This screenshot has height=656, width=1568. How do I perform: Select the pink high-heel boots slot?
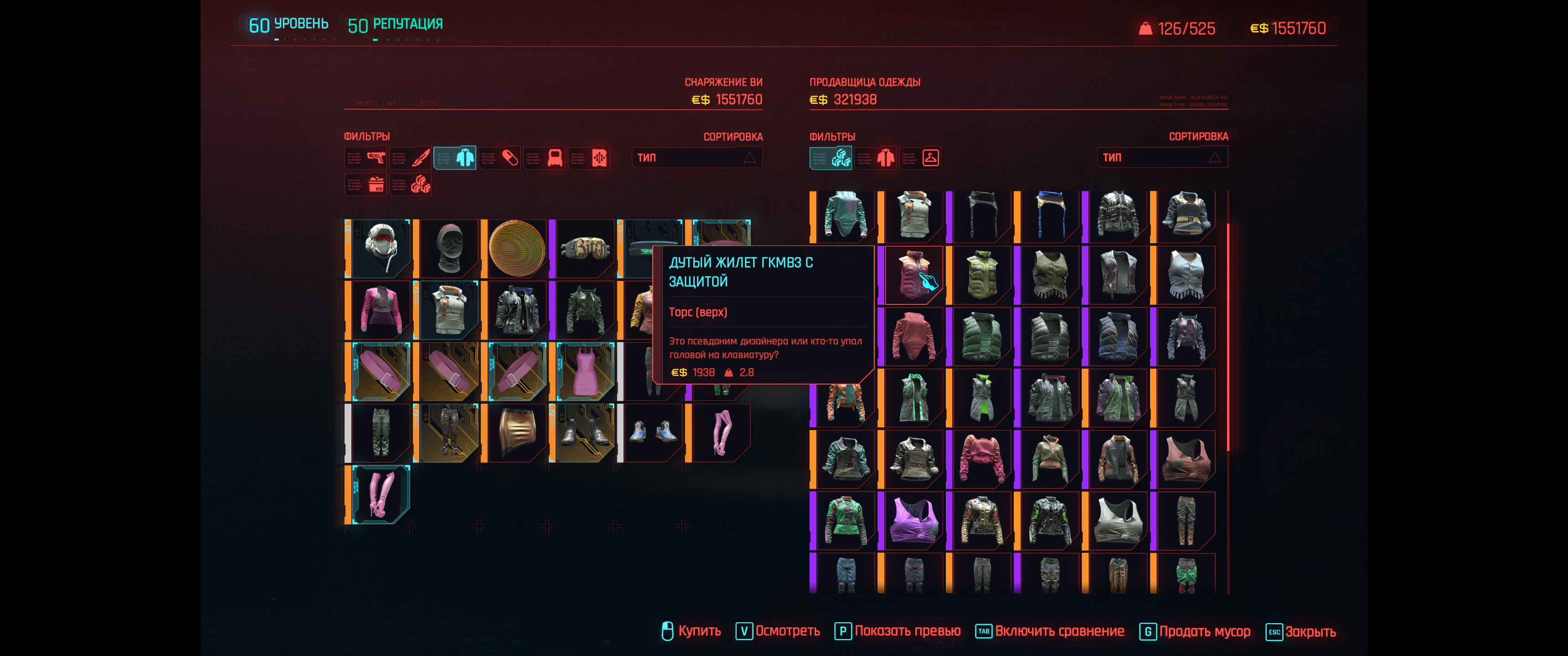(x=381, y=494)
